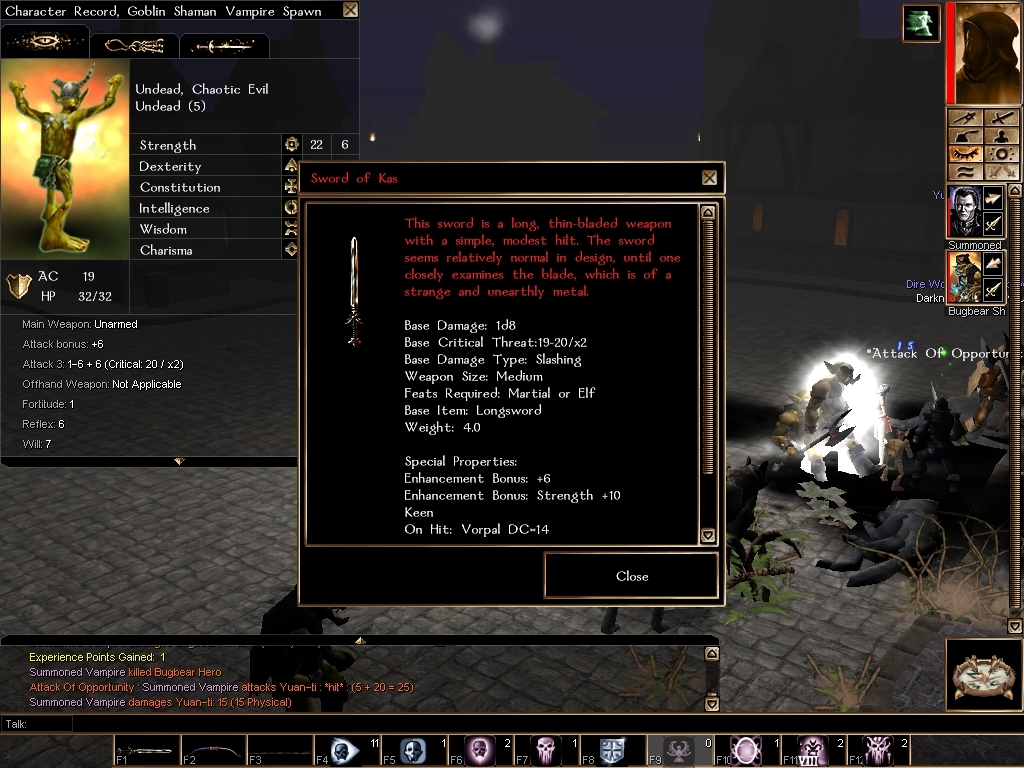
Task: Switch to the sword tab in Character Record
Action: click(x=224, y=45)
